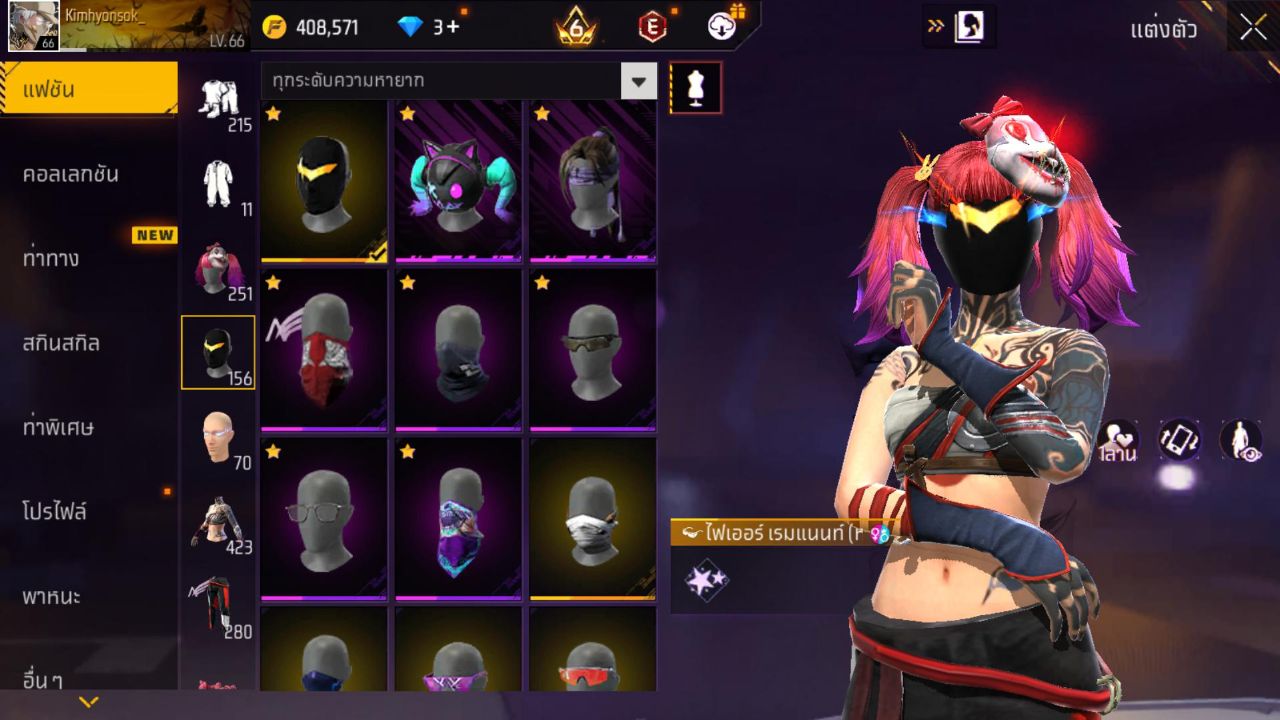Choose the red bandana face mask

coord(324,349)
